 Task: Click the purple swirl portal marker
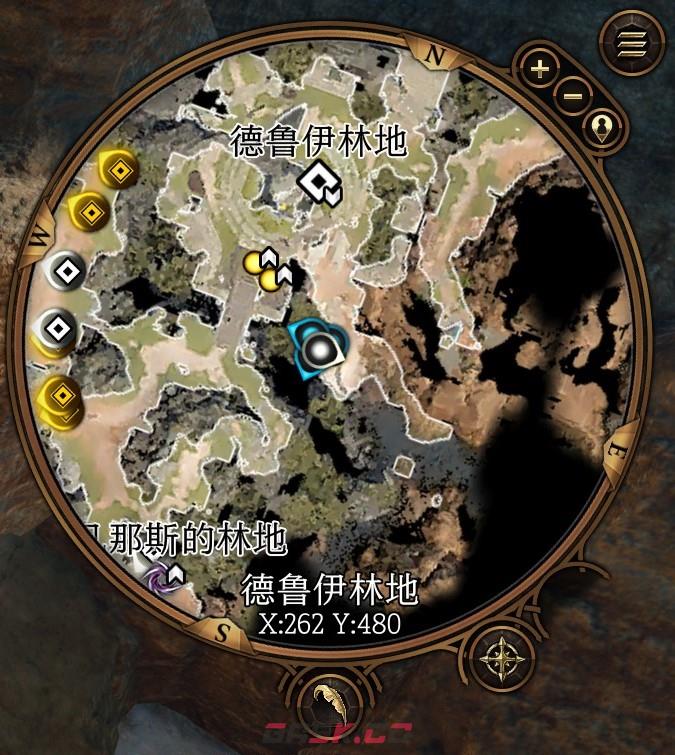pos(158,577)
